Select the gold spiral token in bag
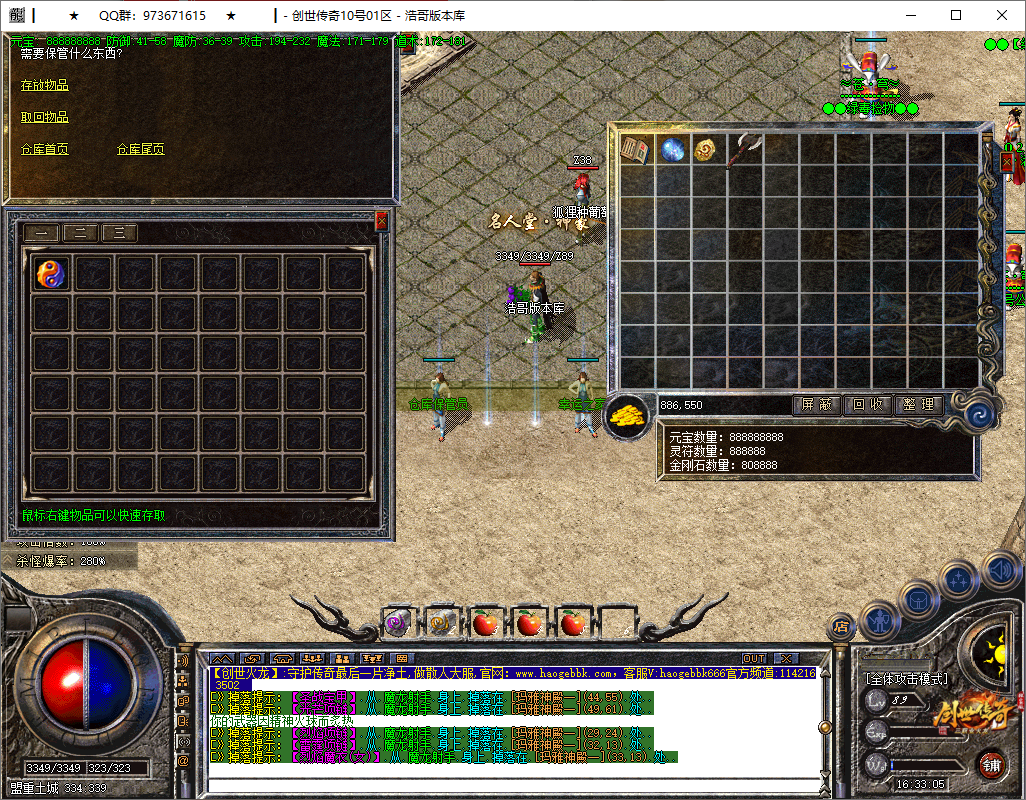The height and width of the screenshot is (800, 1026). tap(708, 151)
